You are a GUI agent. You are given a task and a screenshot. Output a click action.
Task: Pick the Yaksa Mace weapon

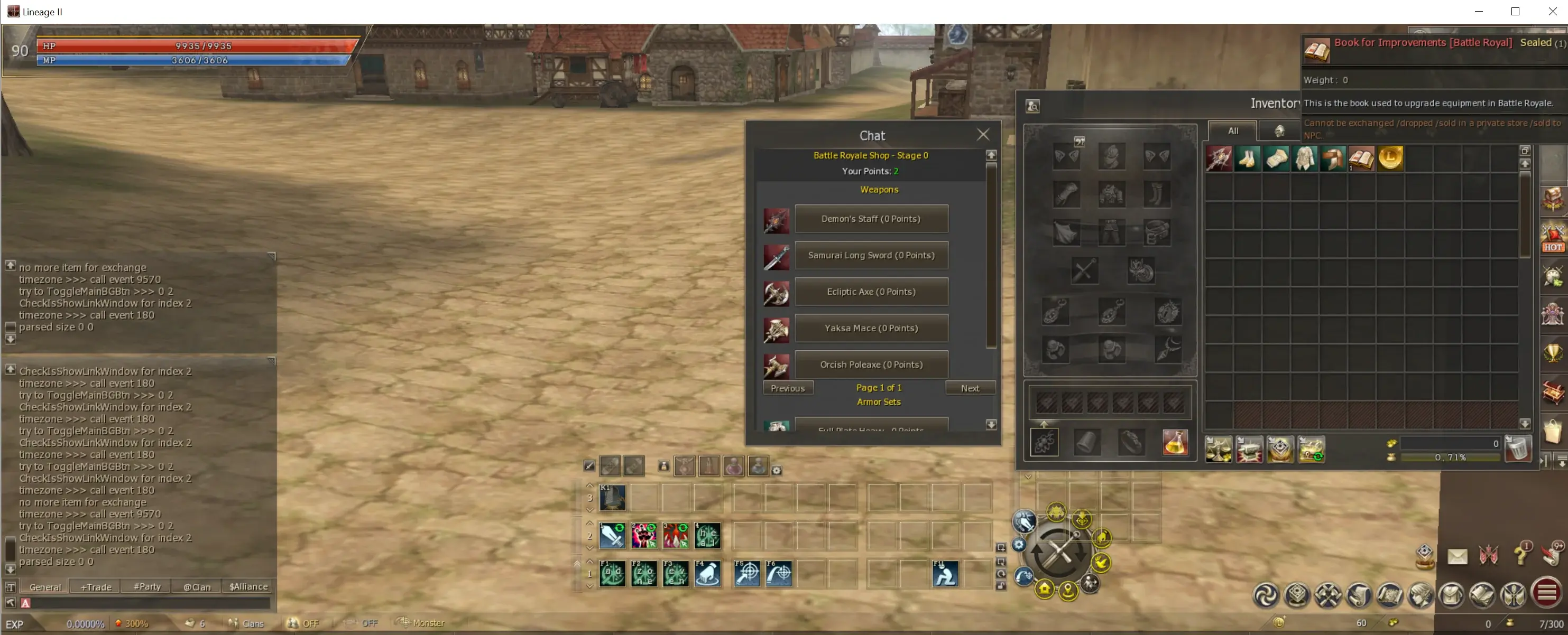[x=870, y=329]
